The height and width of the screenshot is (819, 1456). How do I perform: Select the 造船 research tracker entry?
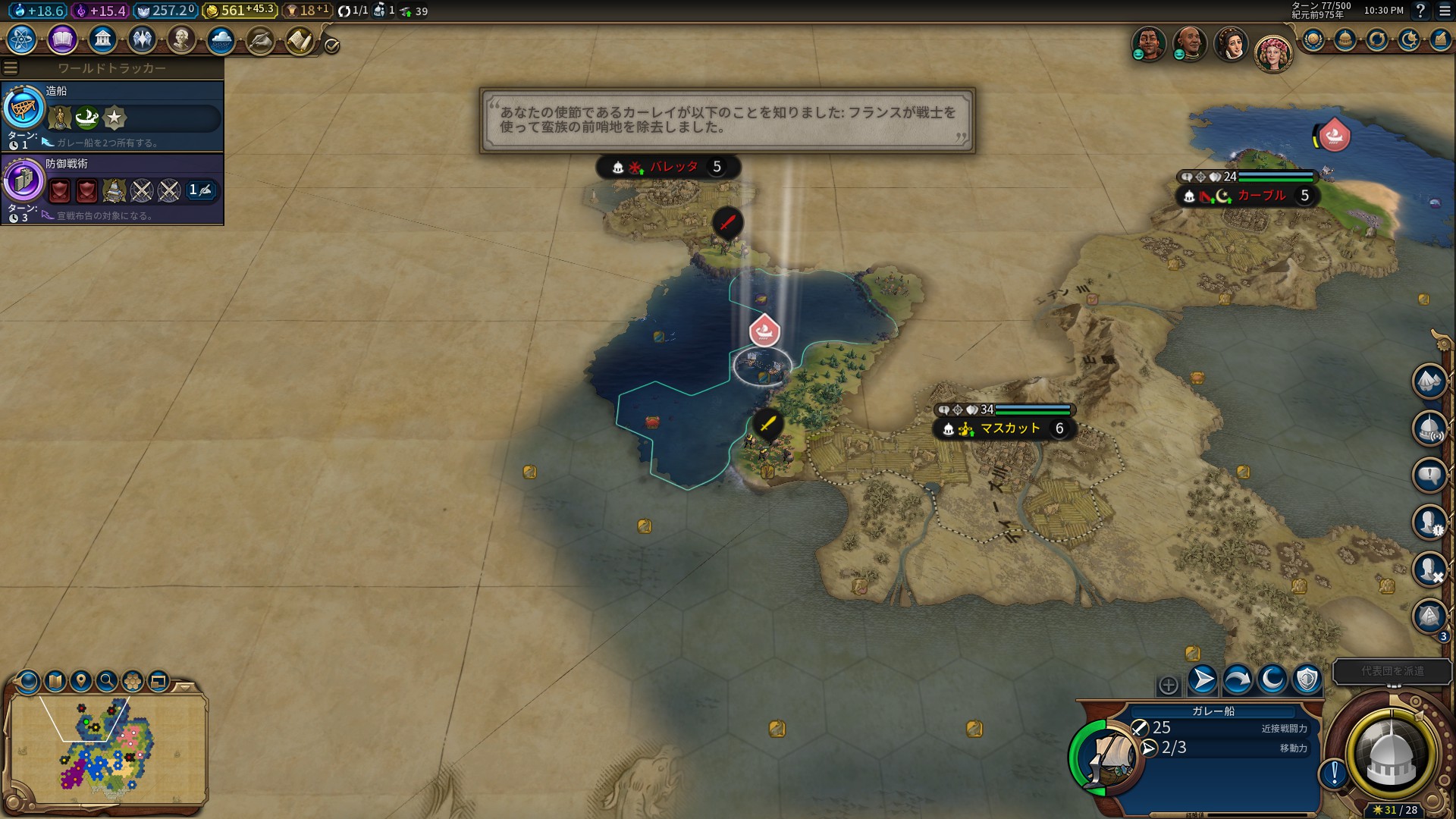point(112,115)
